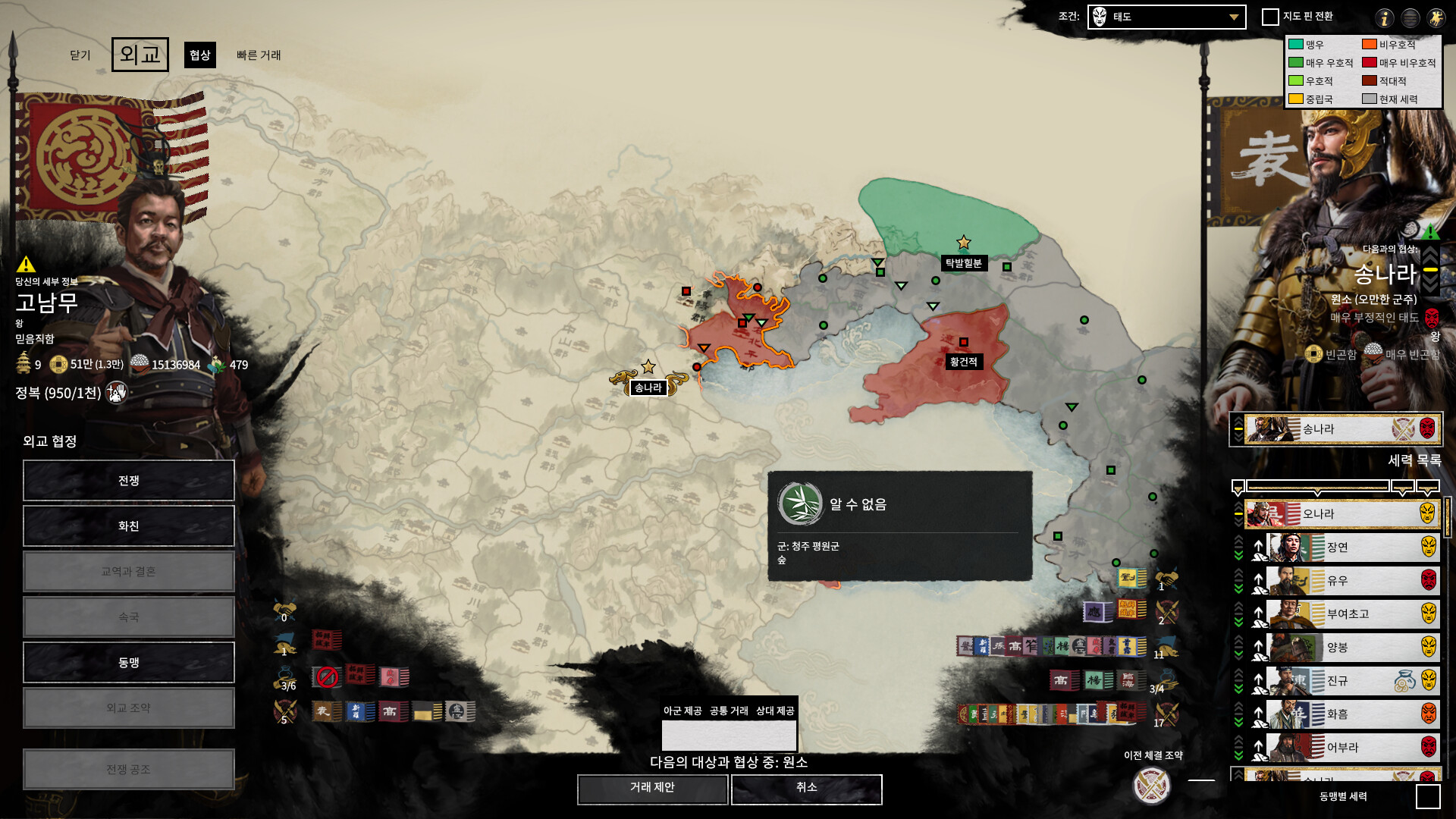Open the 태도 condition dropdown
1456x819 pixels.
point(1166,17)
